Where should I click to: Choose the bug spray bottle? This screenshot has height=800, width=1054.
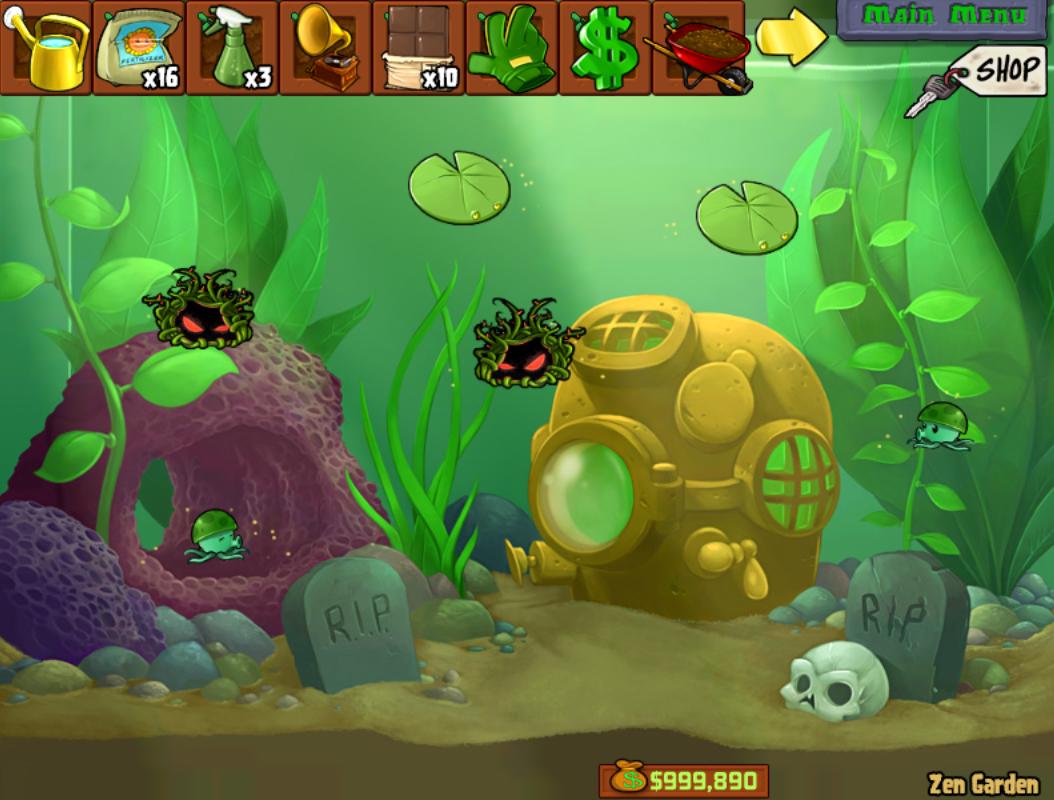pyautogui.click(x=232, y=48)
